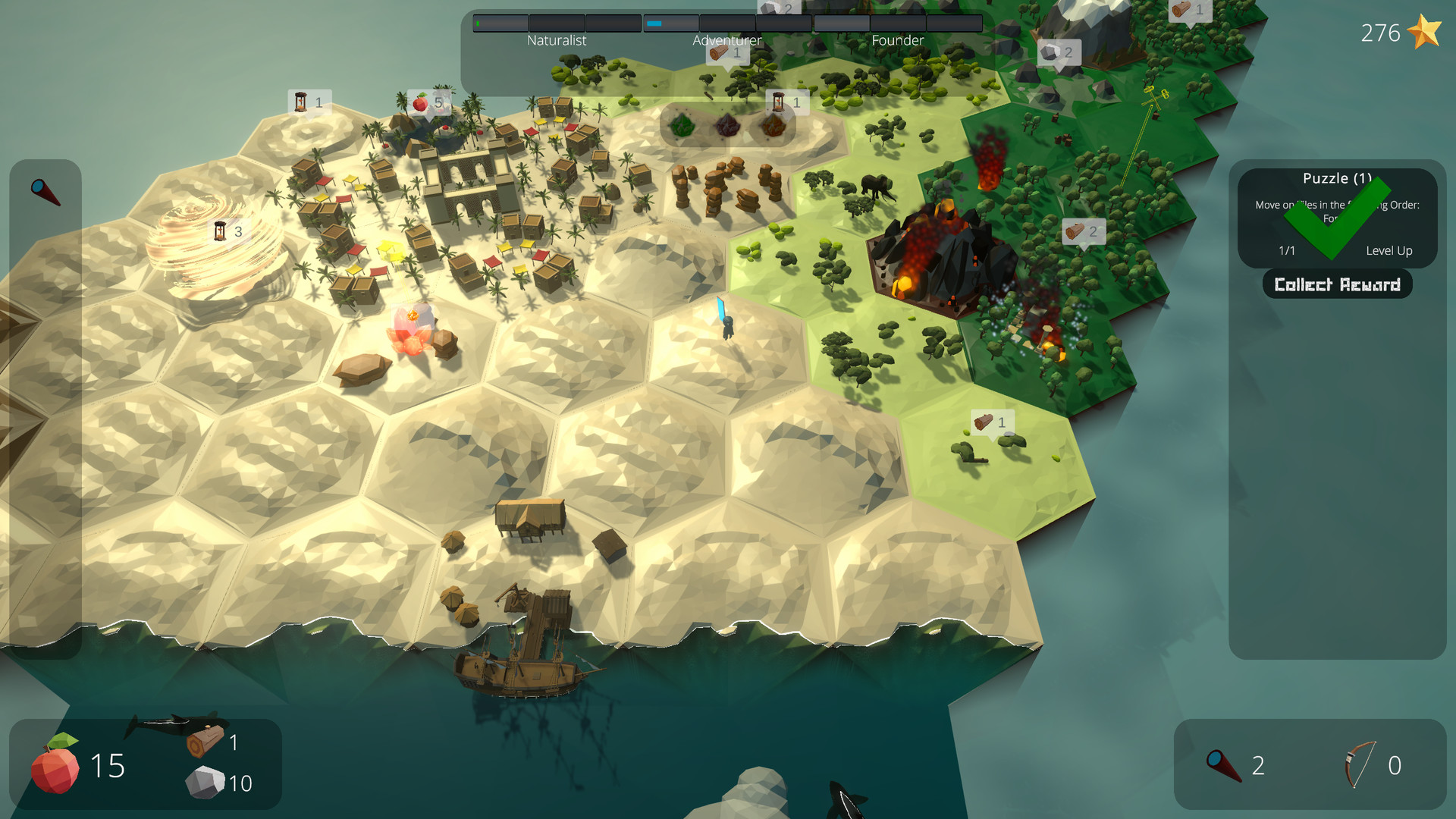Open the stone marker showing 2 near the mountain
Viewport: 1456px width, 819px height.
(x=1052, y=53)
